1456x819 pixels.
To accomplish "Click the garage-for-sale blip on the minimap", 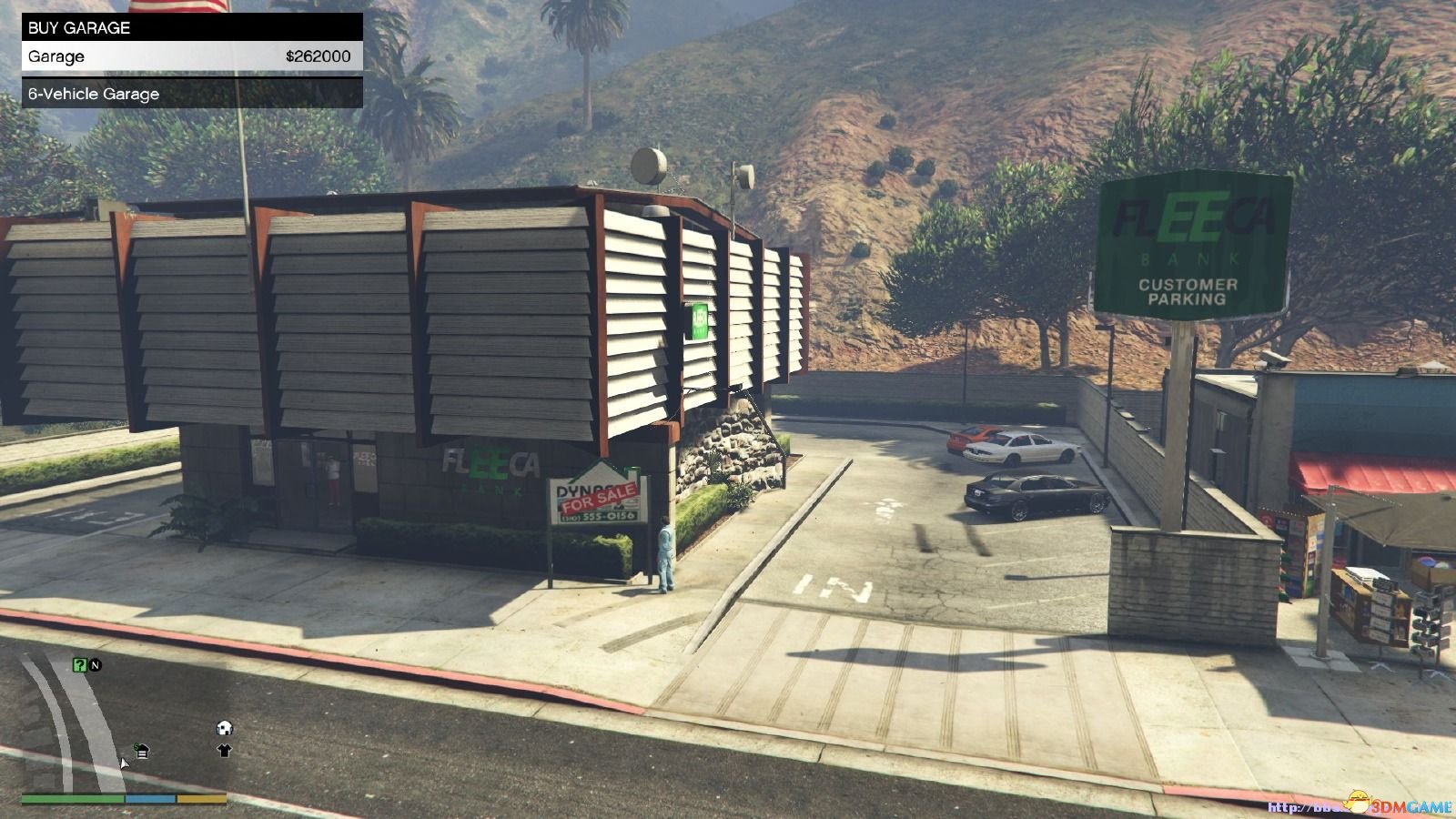I will tap(142, 751).
